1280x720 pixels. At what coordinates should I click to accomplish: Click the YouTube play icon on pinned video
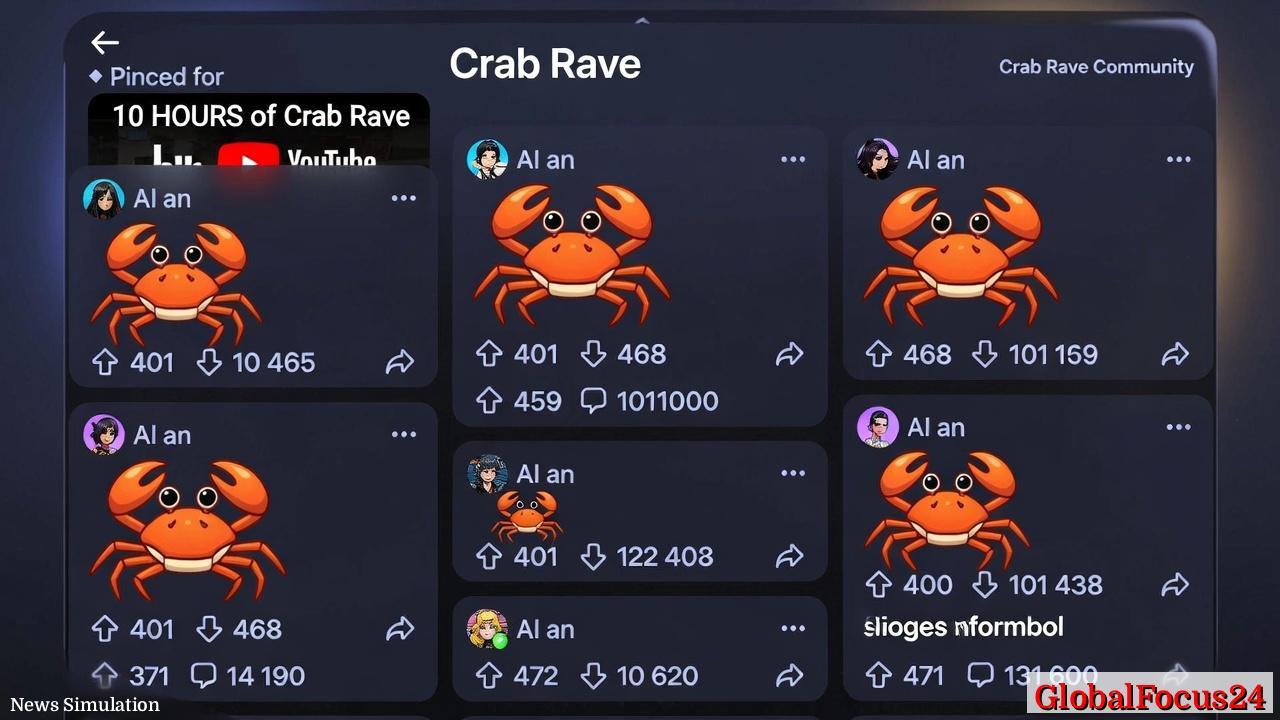[x=248, y=157]
